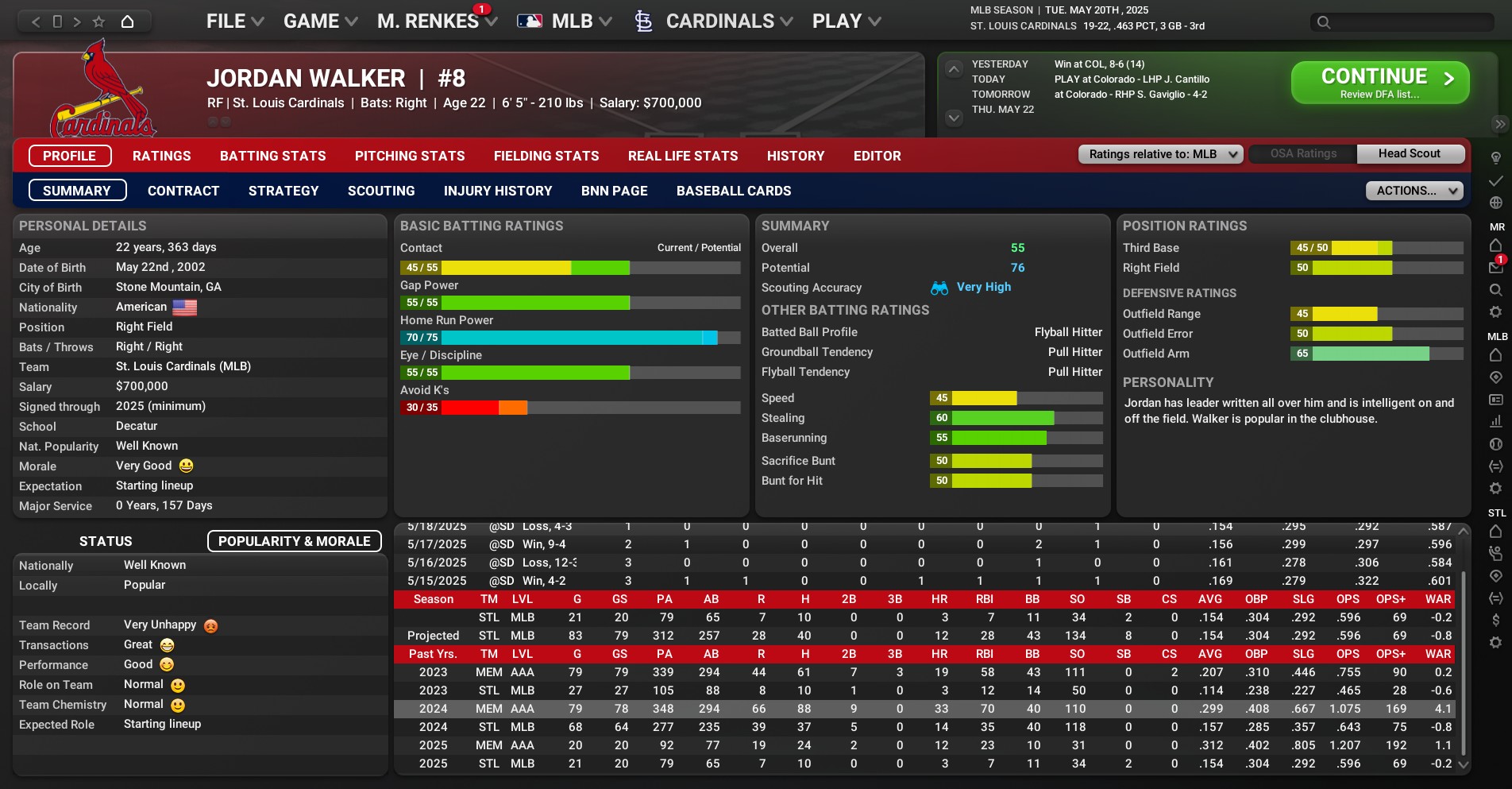View the BATTING STATS tab
The height and width of the screenshot is (789, 1512).
273,156
